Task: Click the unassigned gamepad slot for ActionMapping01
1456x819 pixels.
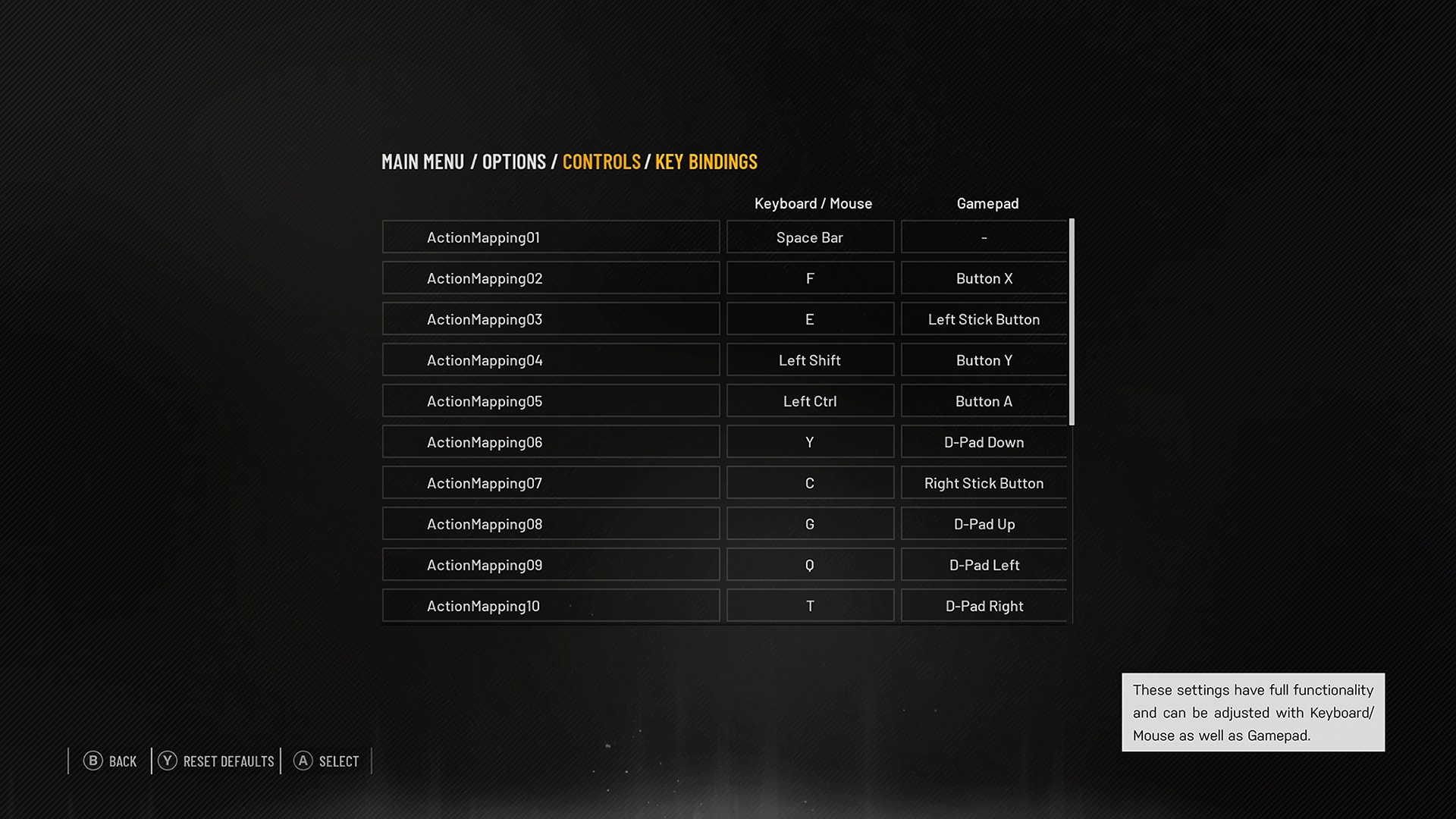Action: (x=984, y=237)
